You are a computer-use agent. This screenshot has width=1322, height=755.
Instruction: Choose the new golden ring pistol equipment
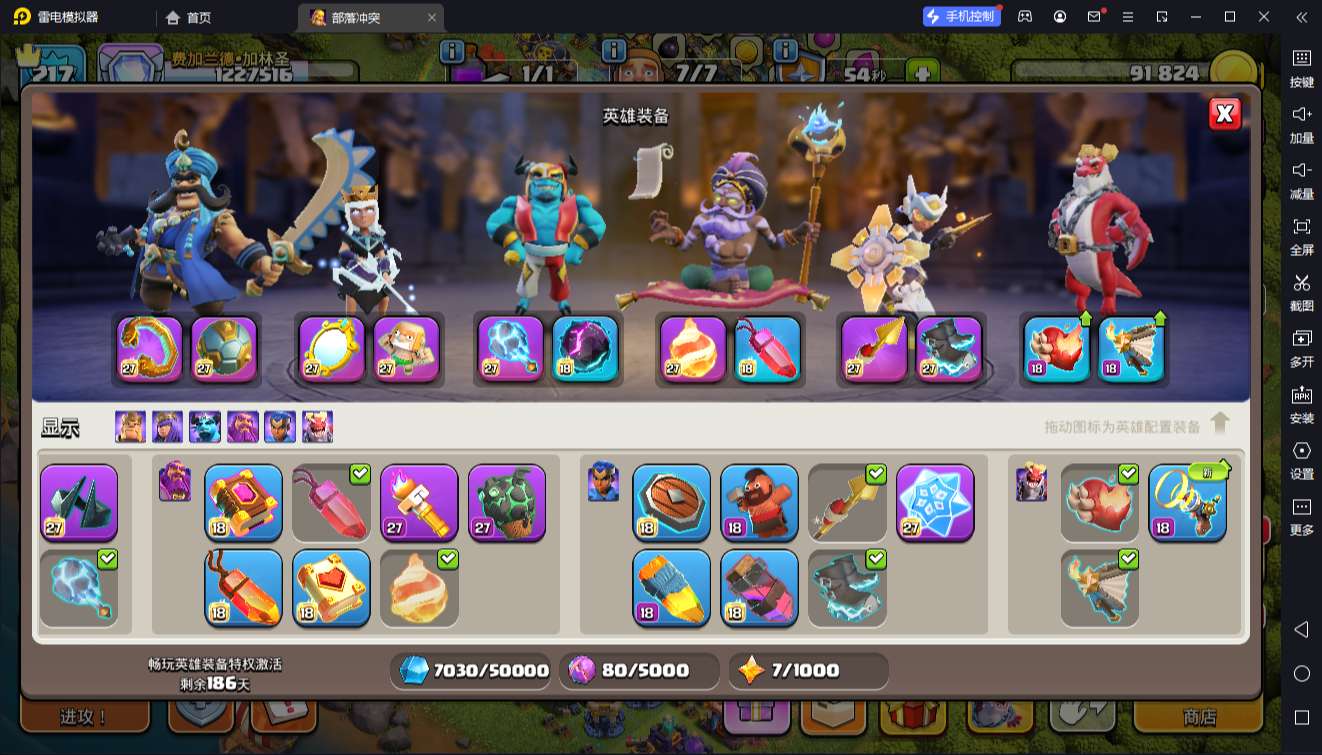click(1187, 502)
